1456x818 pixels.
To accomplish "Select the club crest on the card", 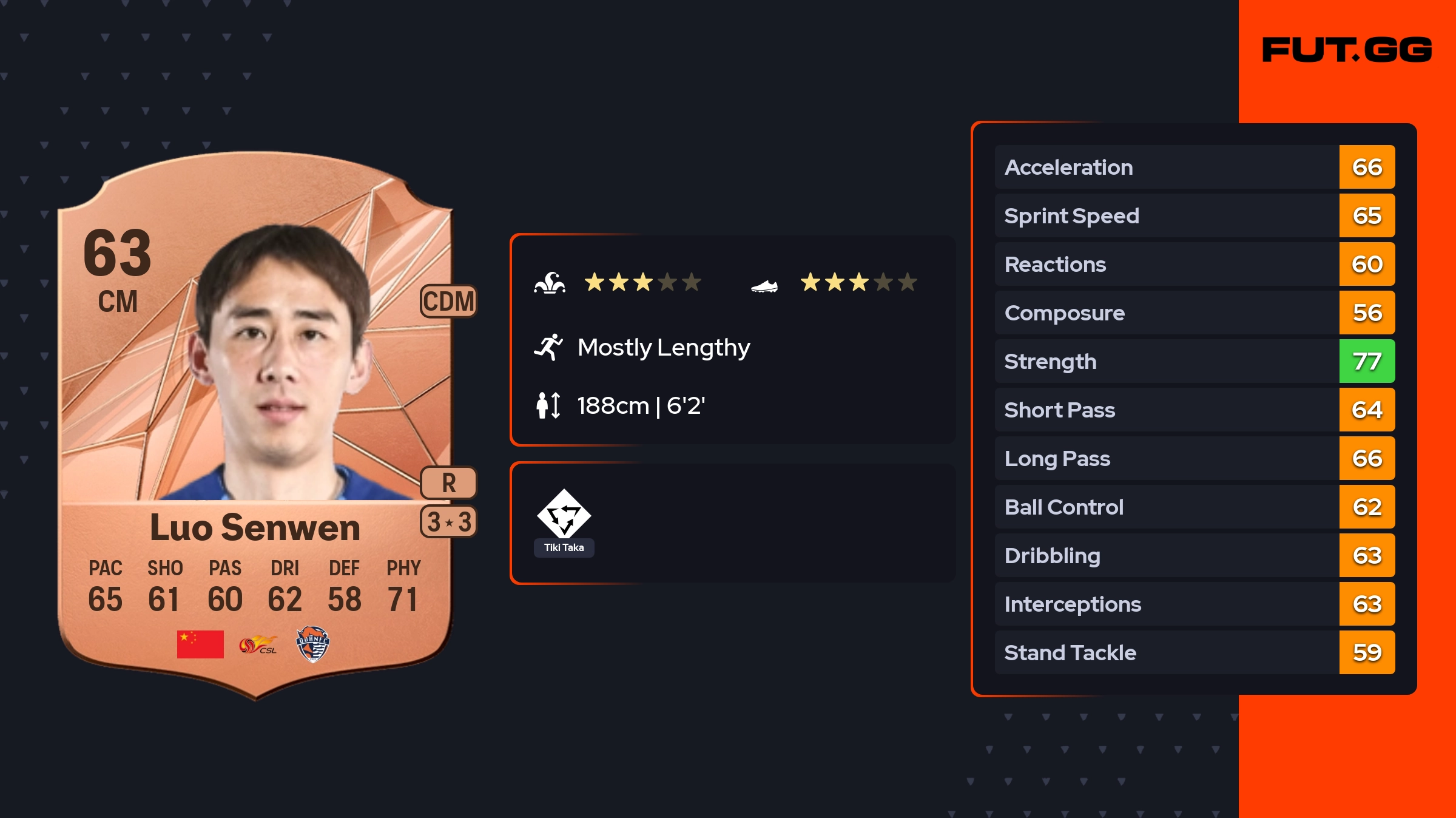I will click(312, 644).
